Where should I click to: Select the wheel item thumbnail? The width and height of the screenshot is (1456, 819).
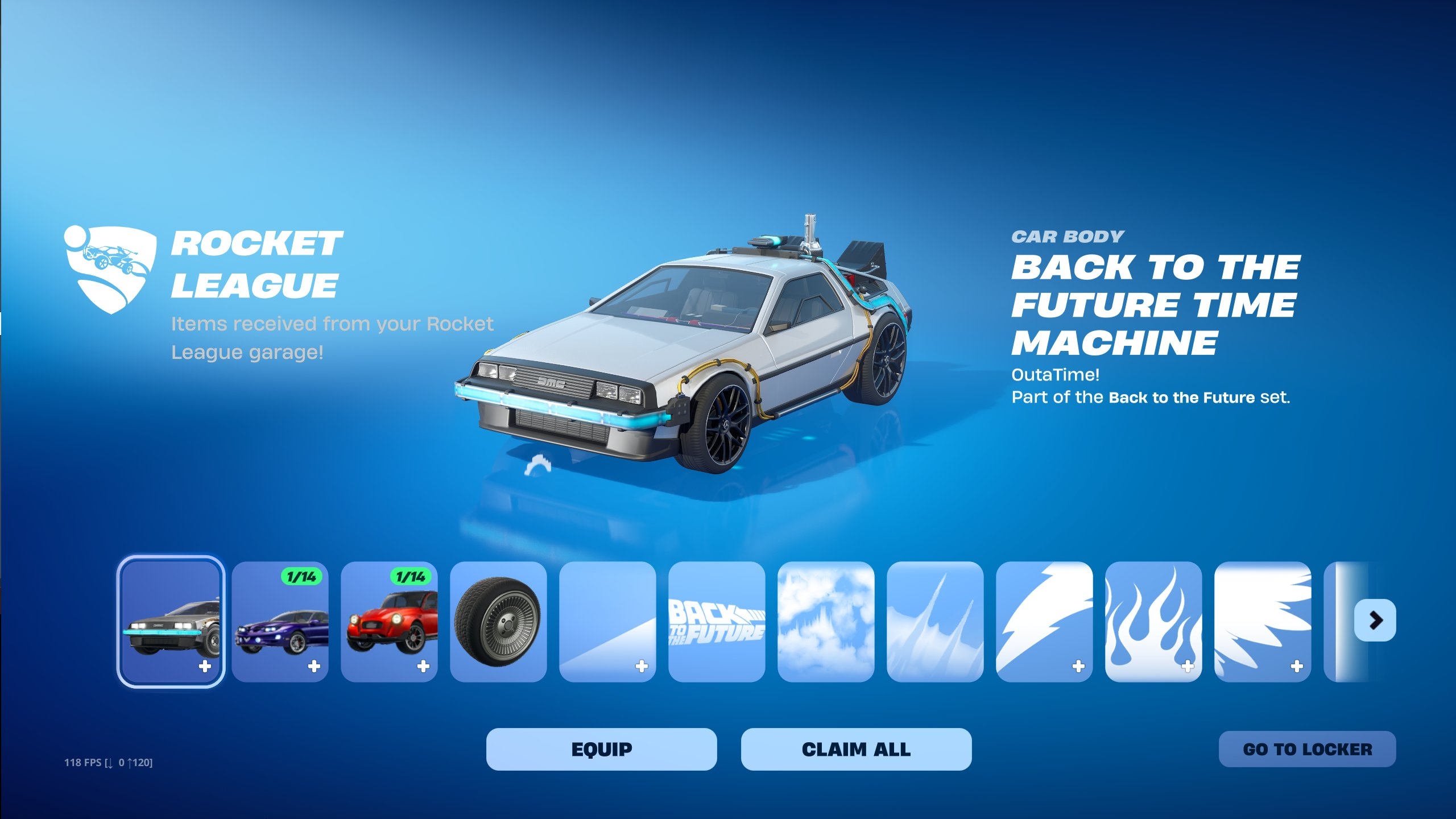[x=498, y=622]
